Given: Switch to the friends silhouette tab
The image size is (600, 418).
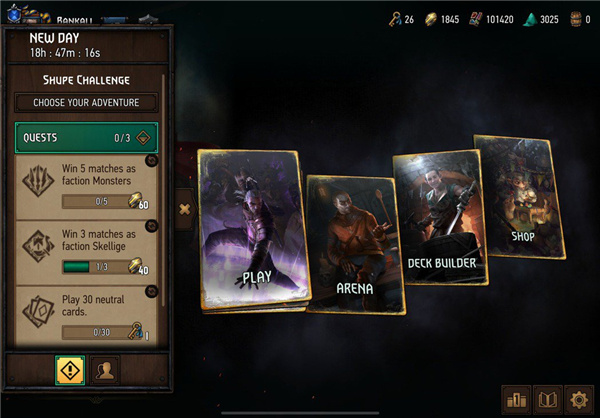Looking at the screenshot, I should pyautogui.click(x=105, y=369).
